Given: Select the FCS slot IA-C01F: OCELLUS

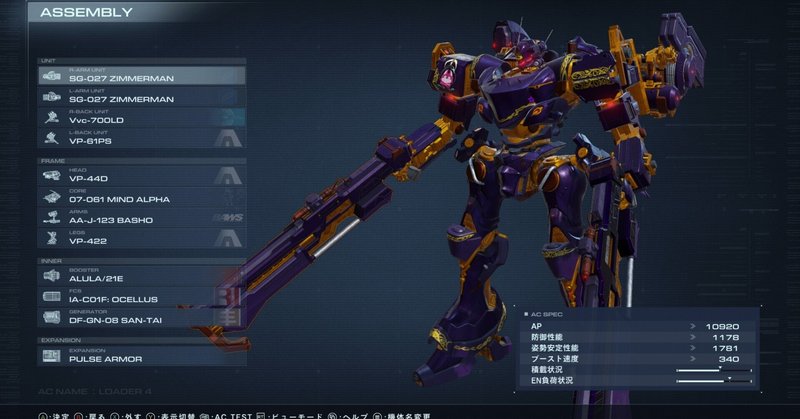Looking at the screenshot, I should click(x=140, y=296).
